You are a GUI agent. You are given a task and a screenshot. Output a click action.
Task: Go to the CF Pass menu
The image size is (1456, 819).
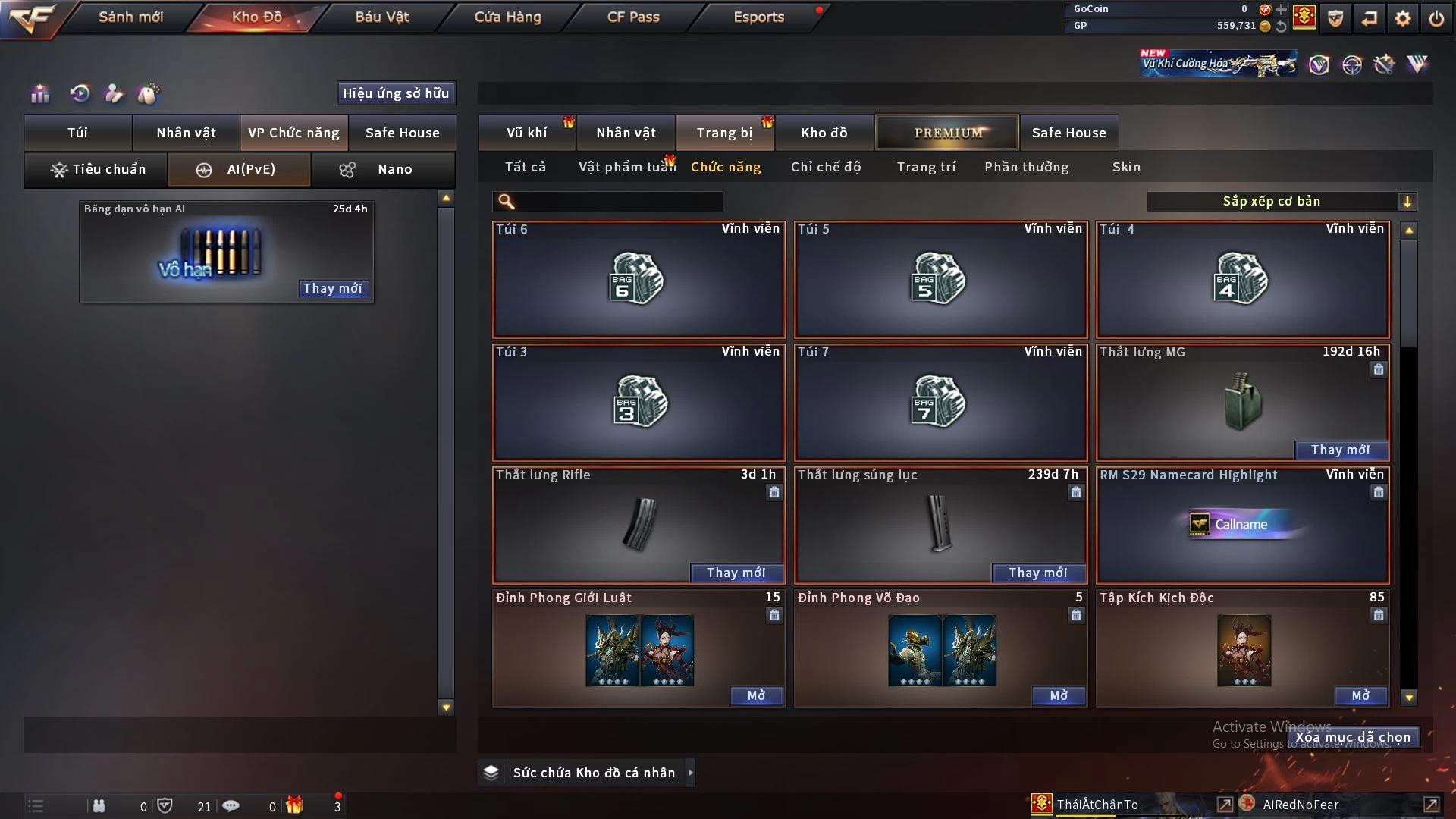tap(633, 17)
